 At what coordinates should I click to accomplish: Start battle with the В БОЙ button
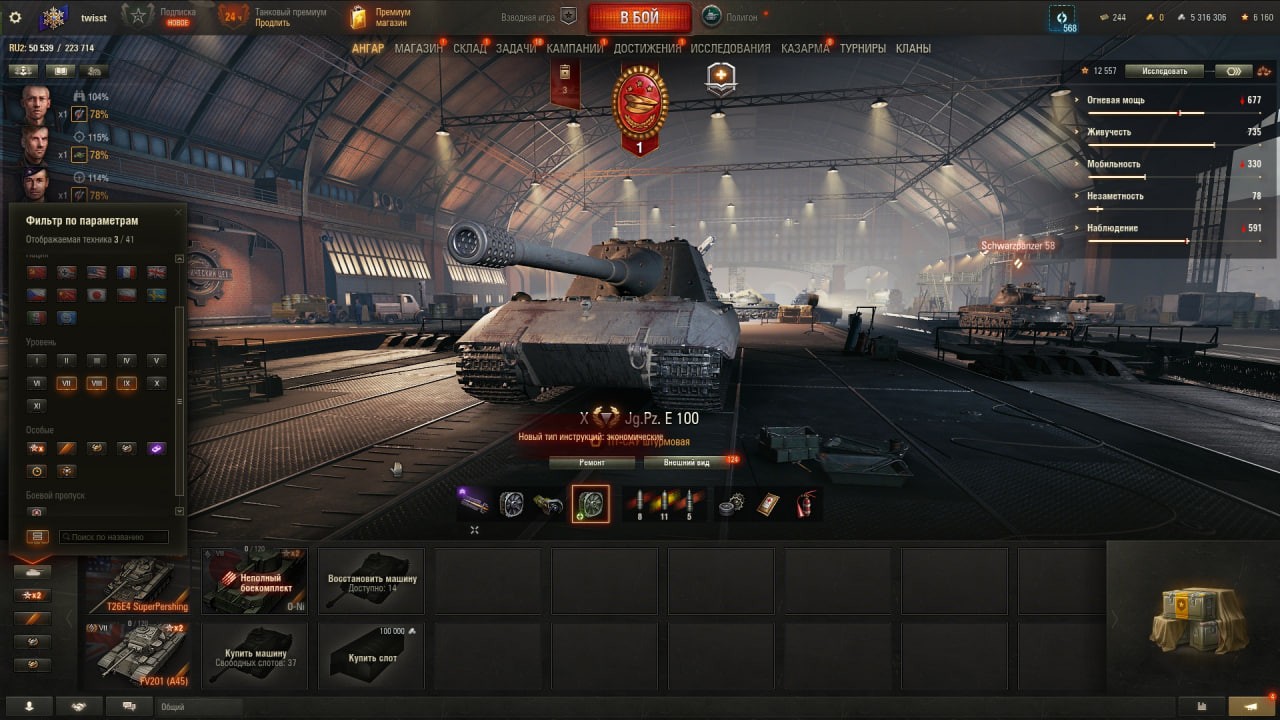point(639,17)
